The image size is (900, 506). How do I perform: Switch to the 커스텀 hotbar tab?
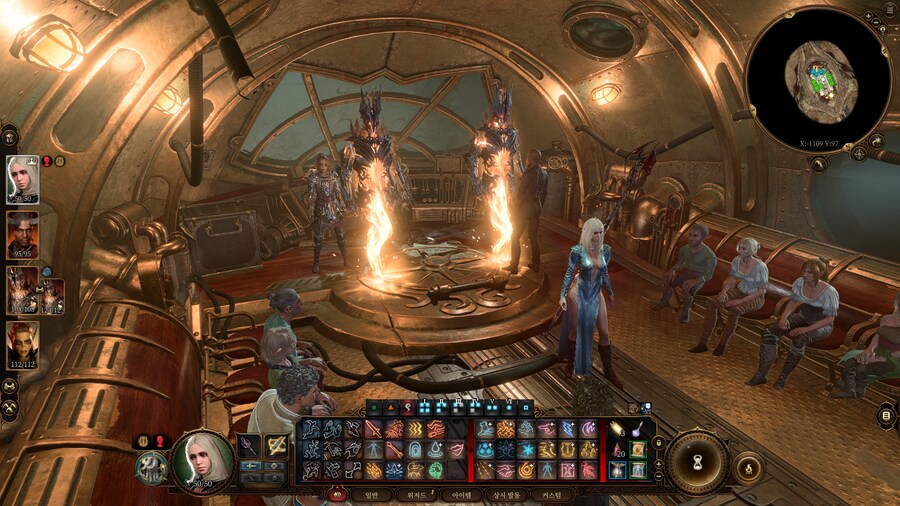tap(552, 494)
